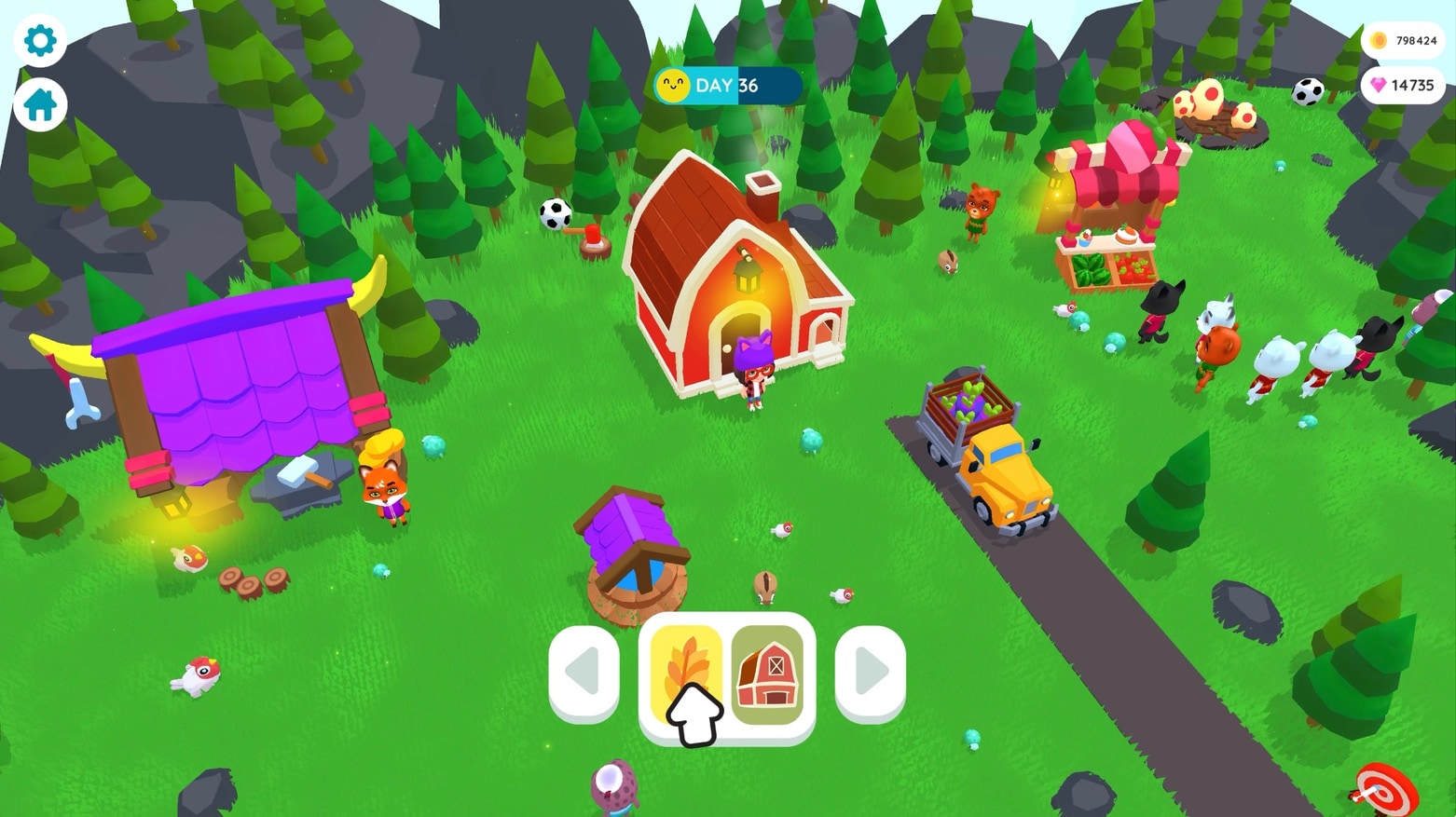Click the smiley face on the DAY banner
This screenshot has width=1456, height=817.
click(674, 86)
